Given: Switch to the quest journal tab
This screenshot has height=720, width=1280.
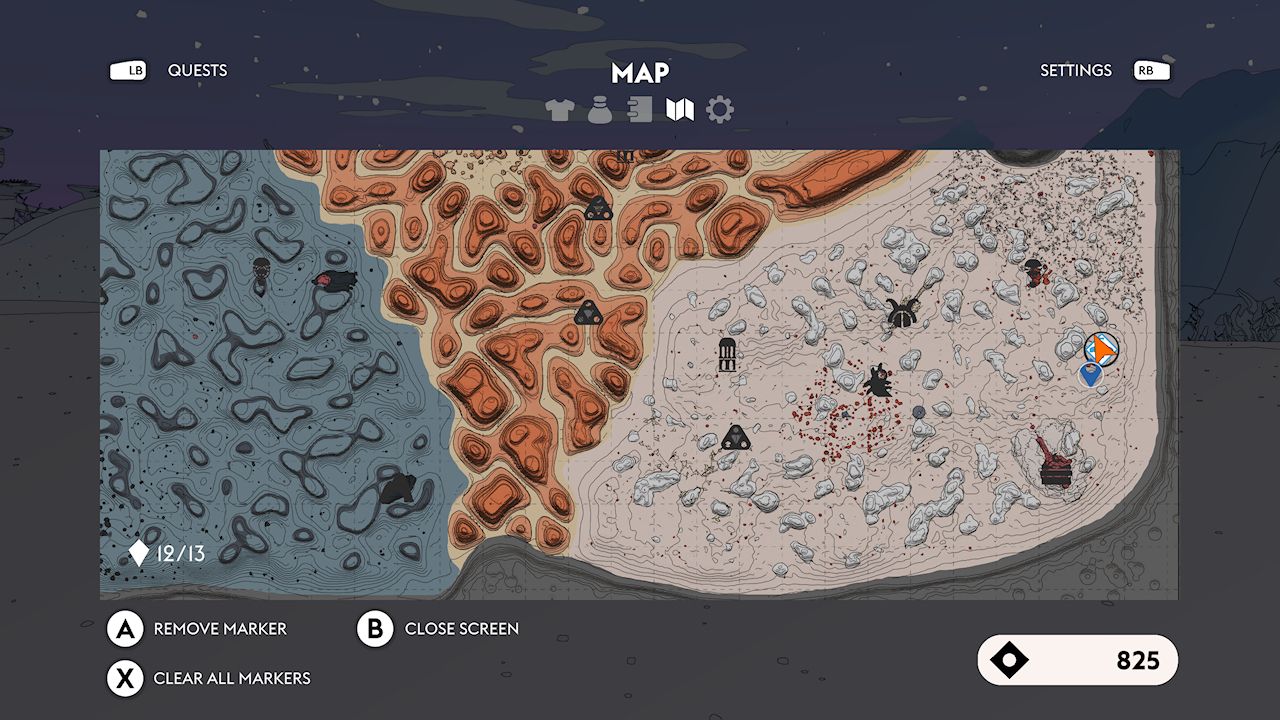Looking at the screenshot, I should 640,110.
